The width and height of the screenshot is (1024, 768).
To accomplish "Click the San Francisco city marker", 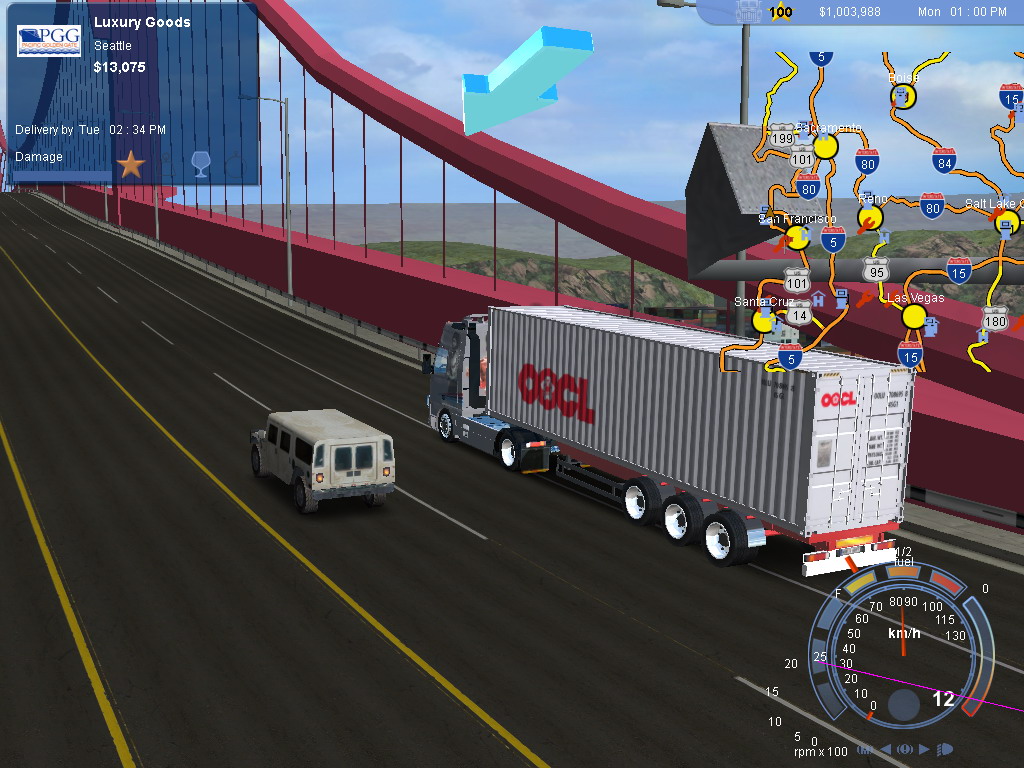I will tap(798, 237).
